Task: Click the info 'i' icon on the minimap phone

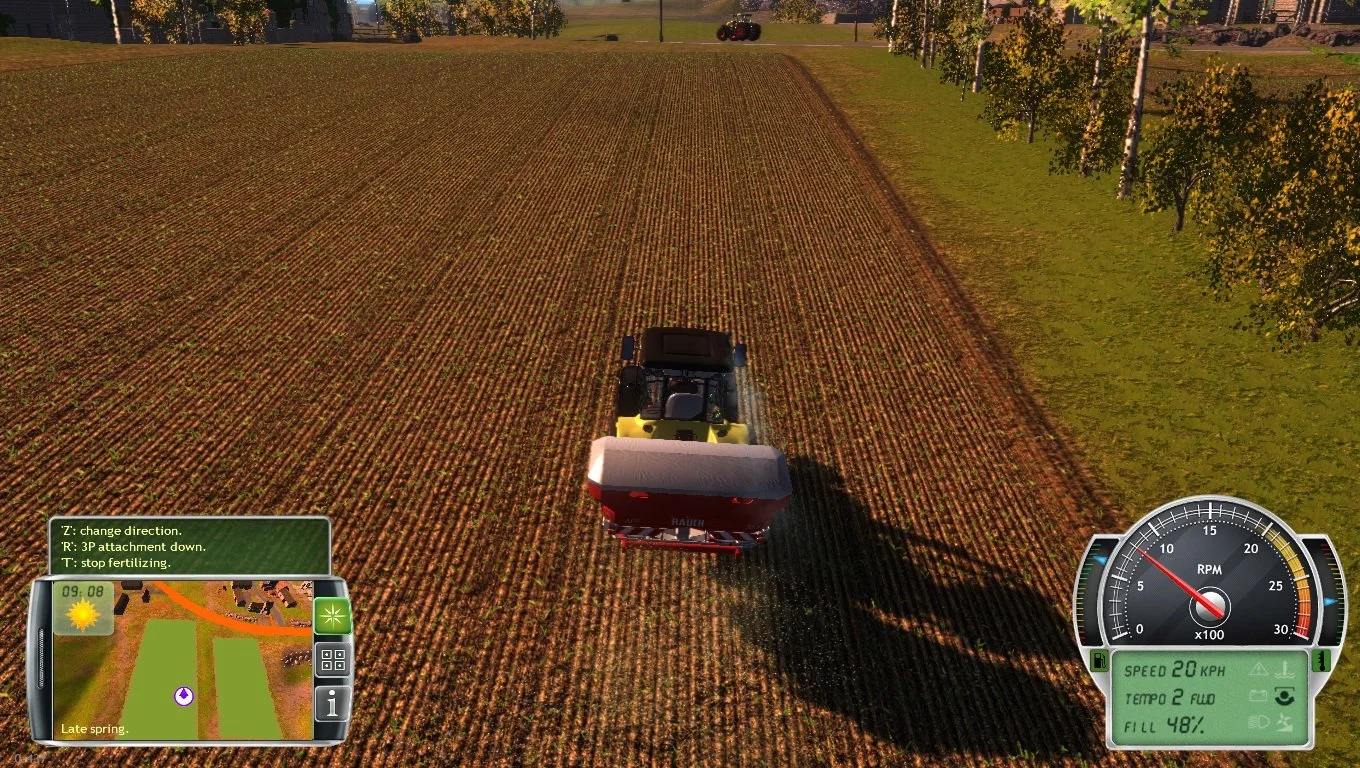Action: coord(333,702)
